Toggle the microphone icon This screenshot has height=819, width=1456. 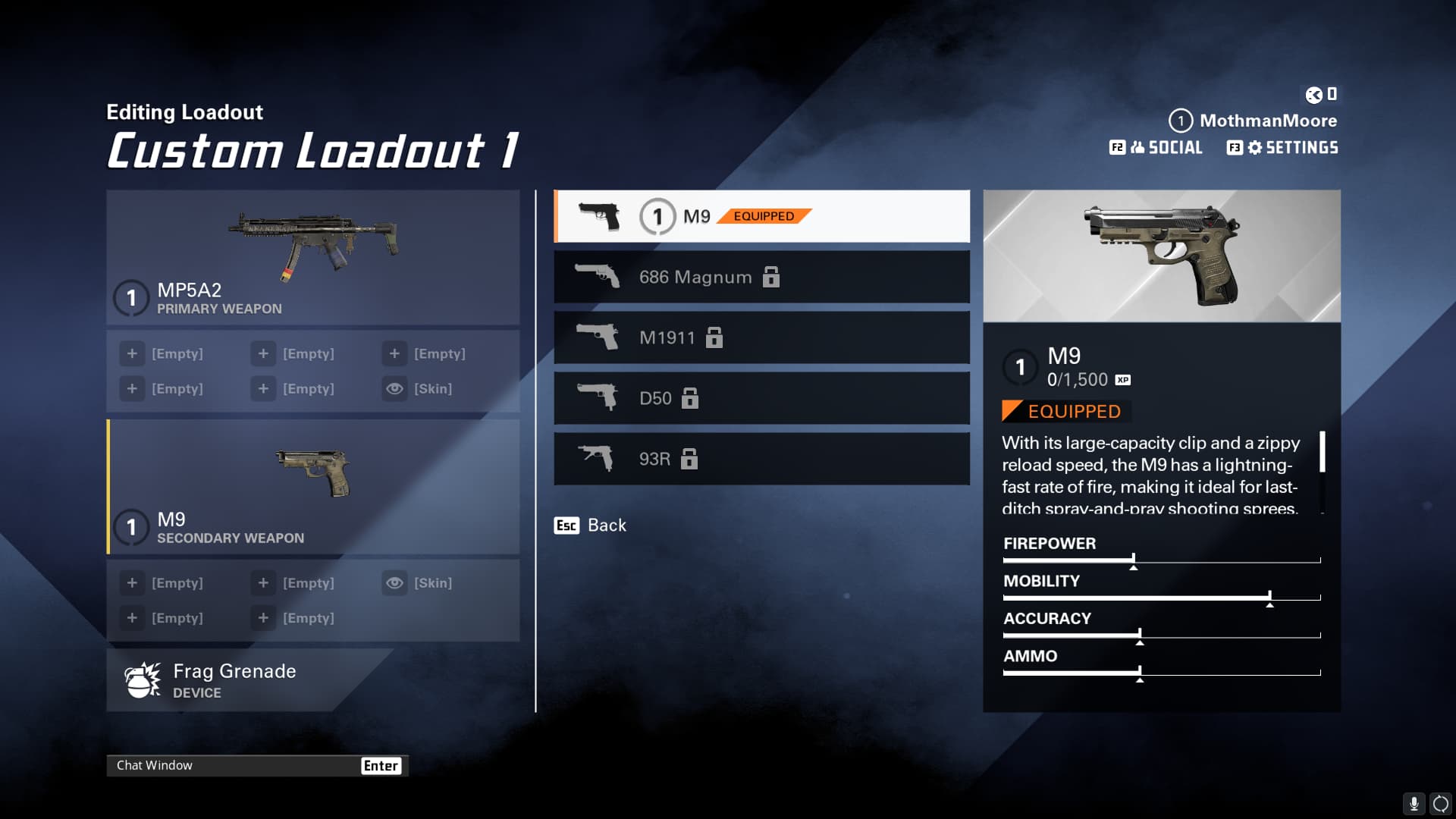(x=1414, y=803)
